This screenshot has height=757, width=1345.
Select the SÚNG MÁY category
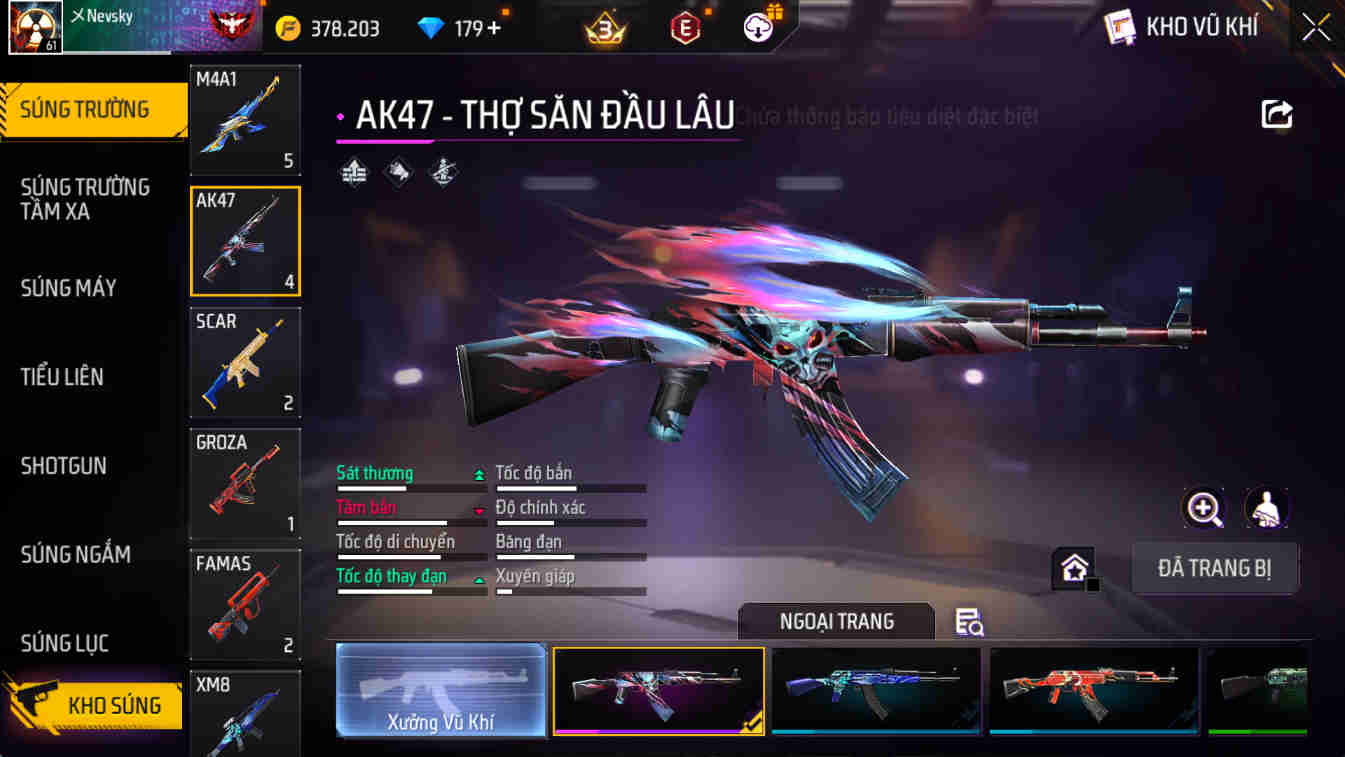(68, 288)
